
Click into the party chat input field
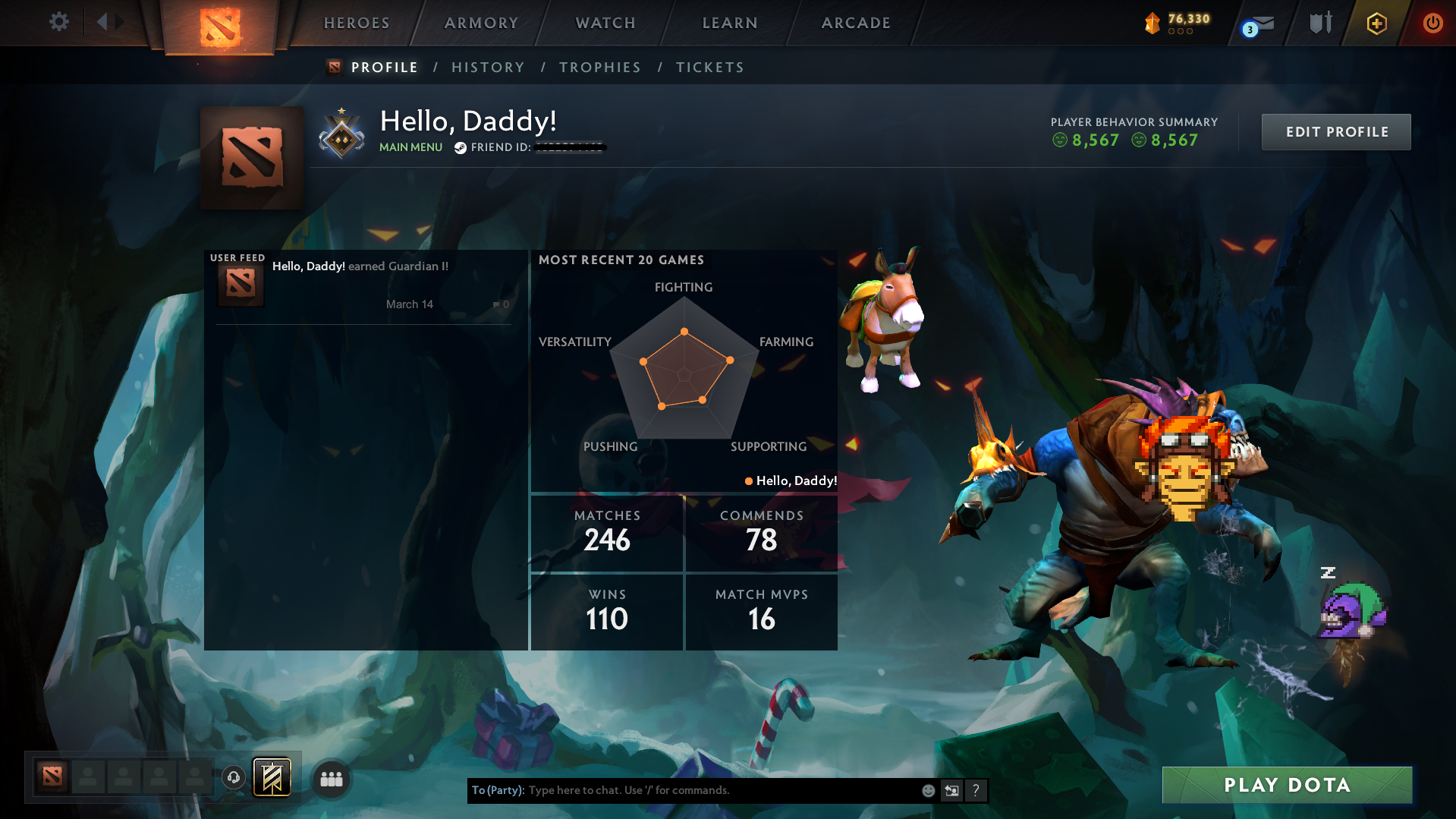pyautogui.click(x=683, y=790)
